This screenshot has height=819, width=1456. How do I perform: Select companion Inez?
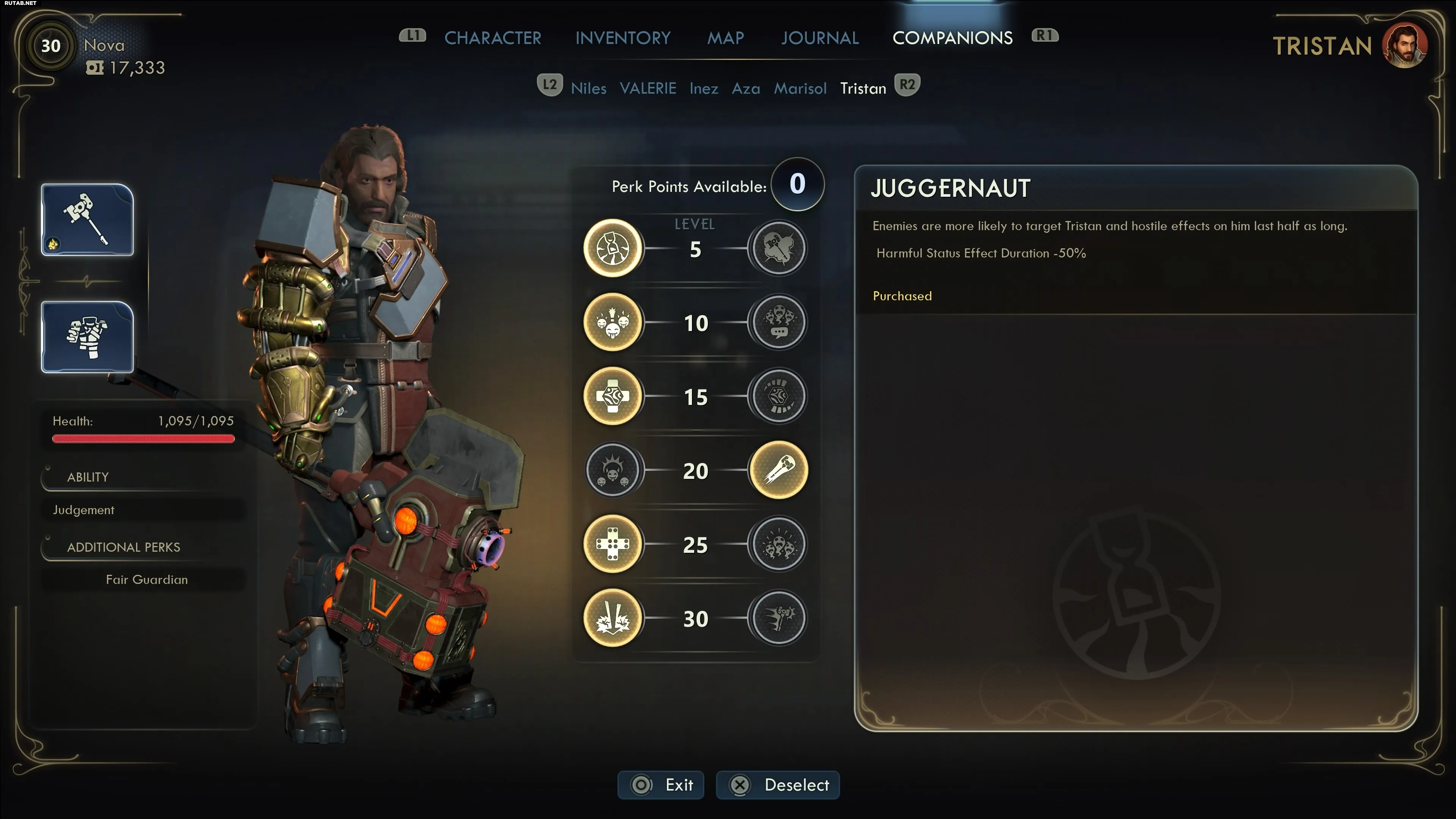[704, 88]
